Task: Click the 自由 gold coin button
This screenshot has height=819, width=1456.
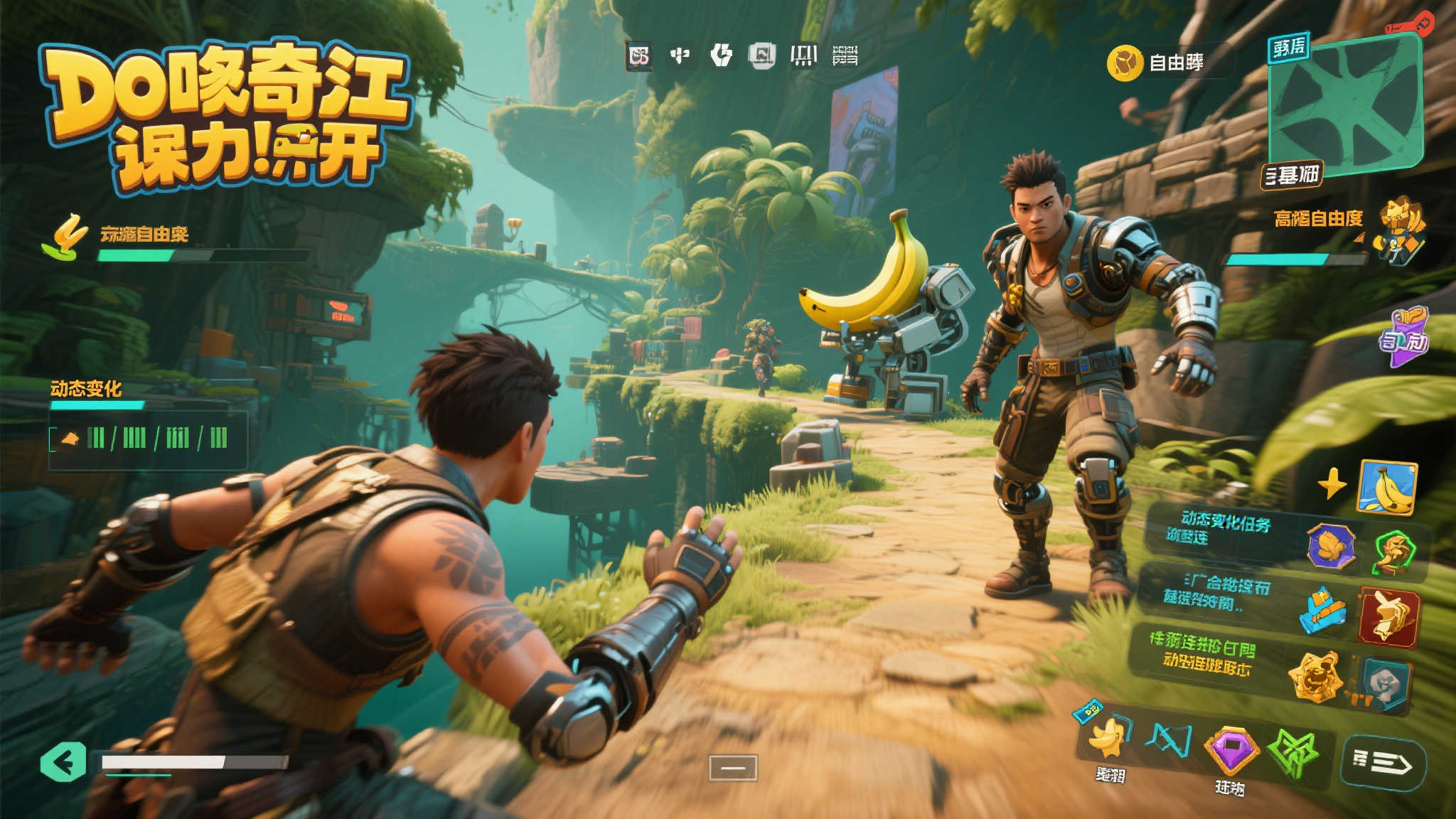Action: 1125,63
